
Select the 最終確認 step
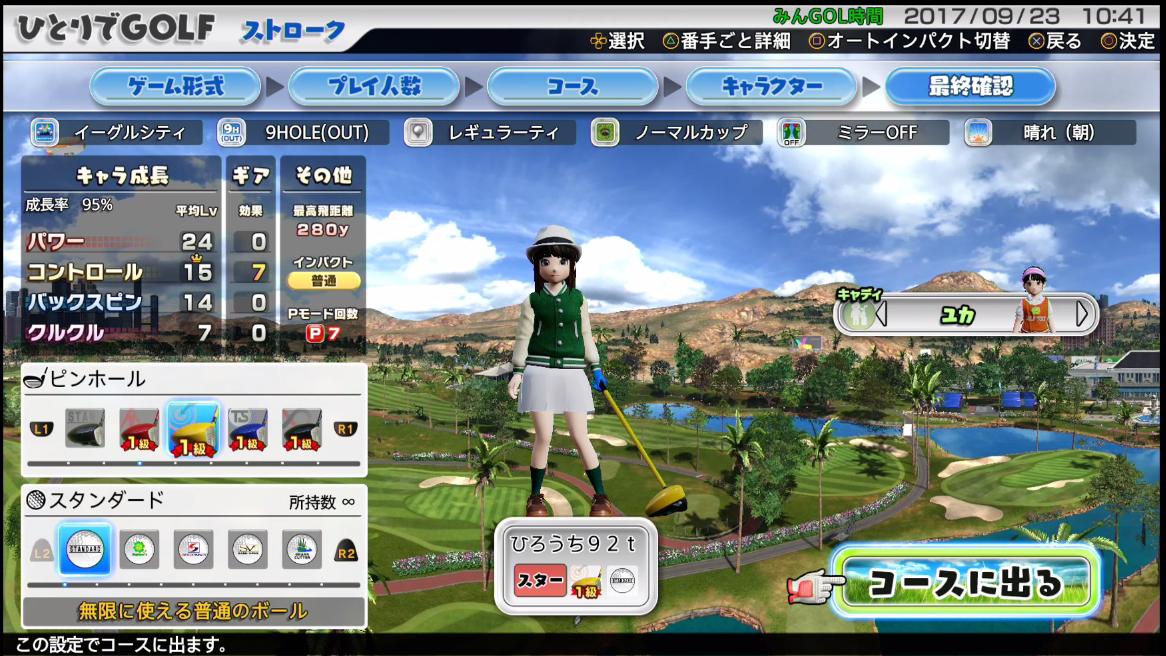click(x=970, y=87)
